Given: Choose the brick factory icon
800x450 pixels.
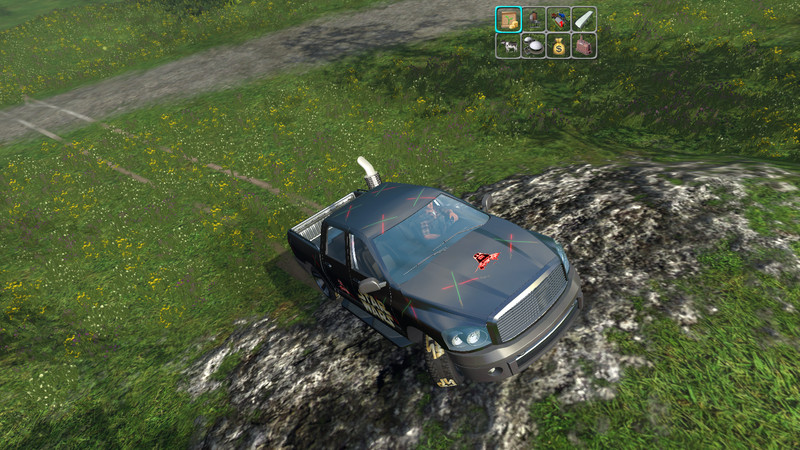Looking at the screenshot, I should coord(584,45).
